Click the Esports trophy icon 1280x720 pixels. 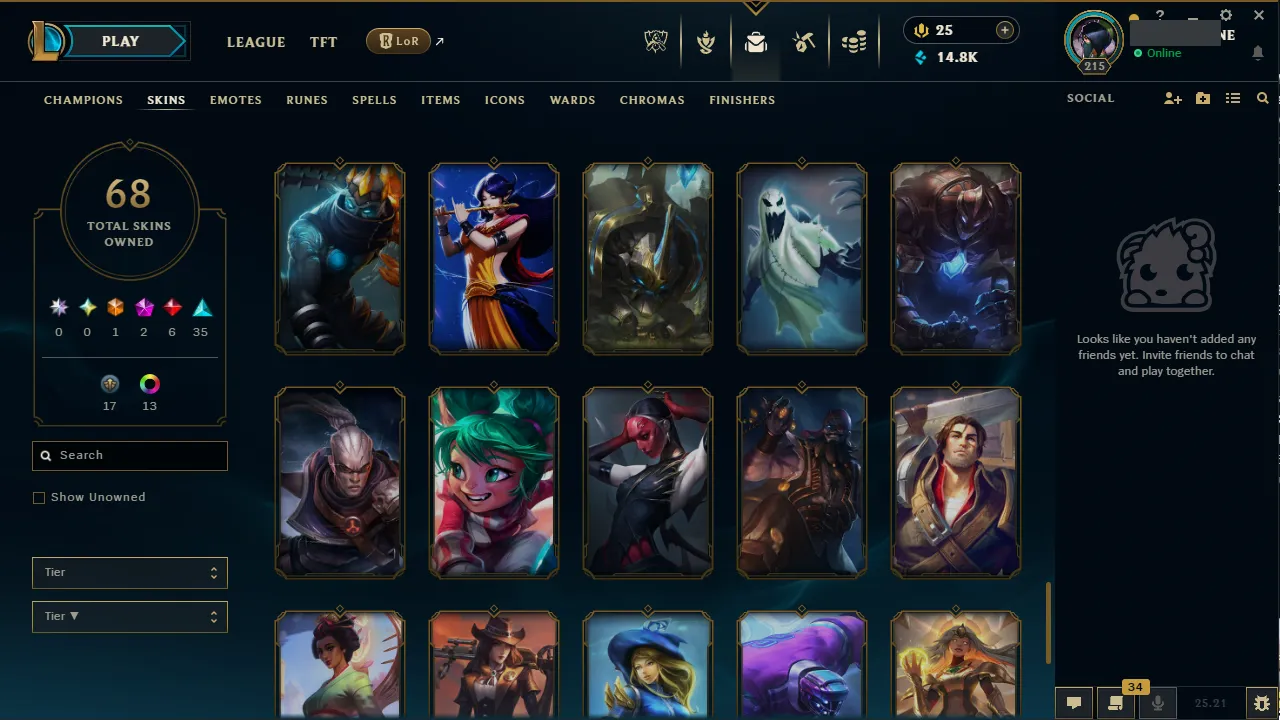click(x=655, y=42)
